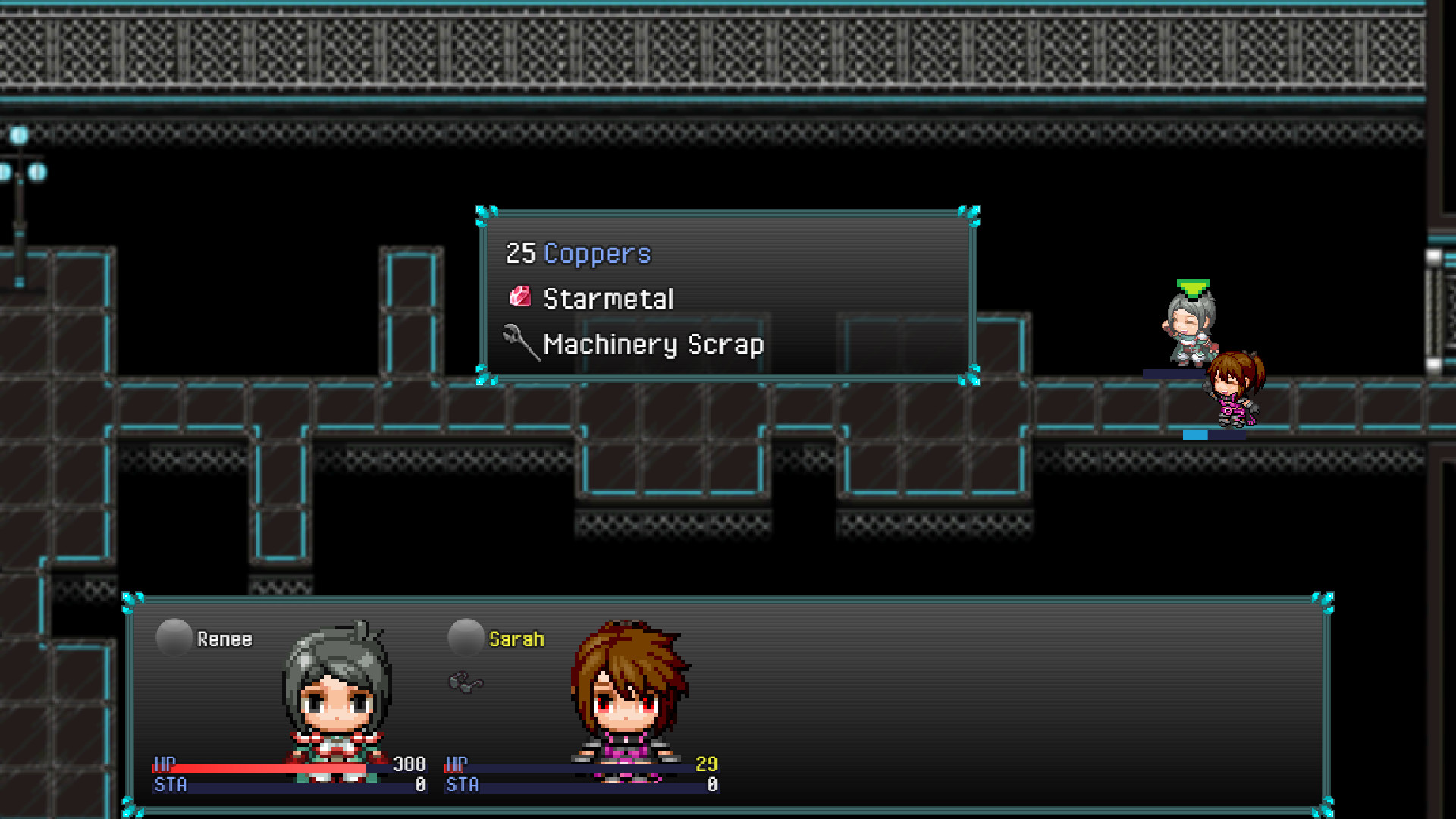The width and height of the screenshot is (1456, 819).
Task: Click Sarah's status orb icon
Action: pos(465,636)
